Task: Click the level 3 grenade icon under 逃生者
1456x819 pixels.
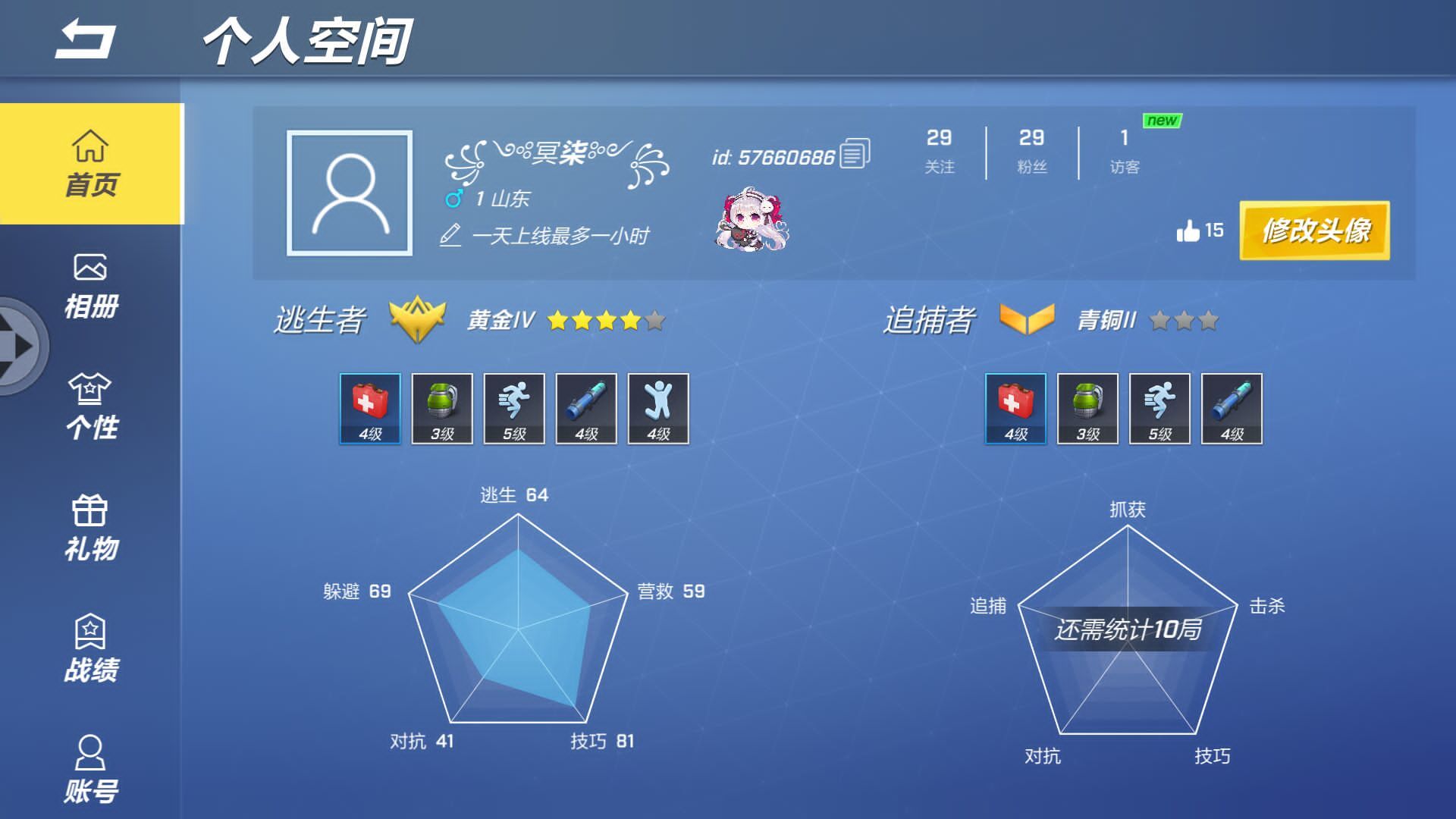Action: pyautogui.click(x=442, y=409)
